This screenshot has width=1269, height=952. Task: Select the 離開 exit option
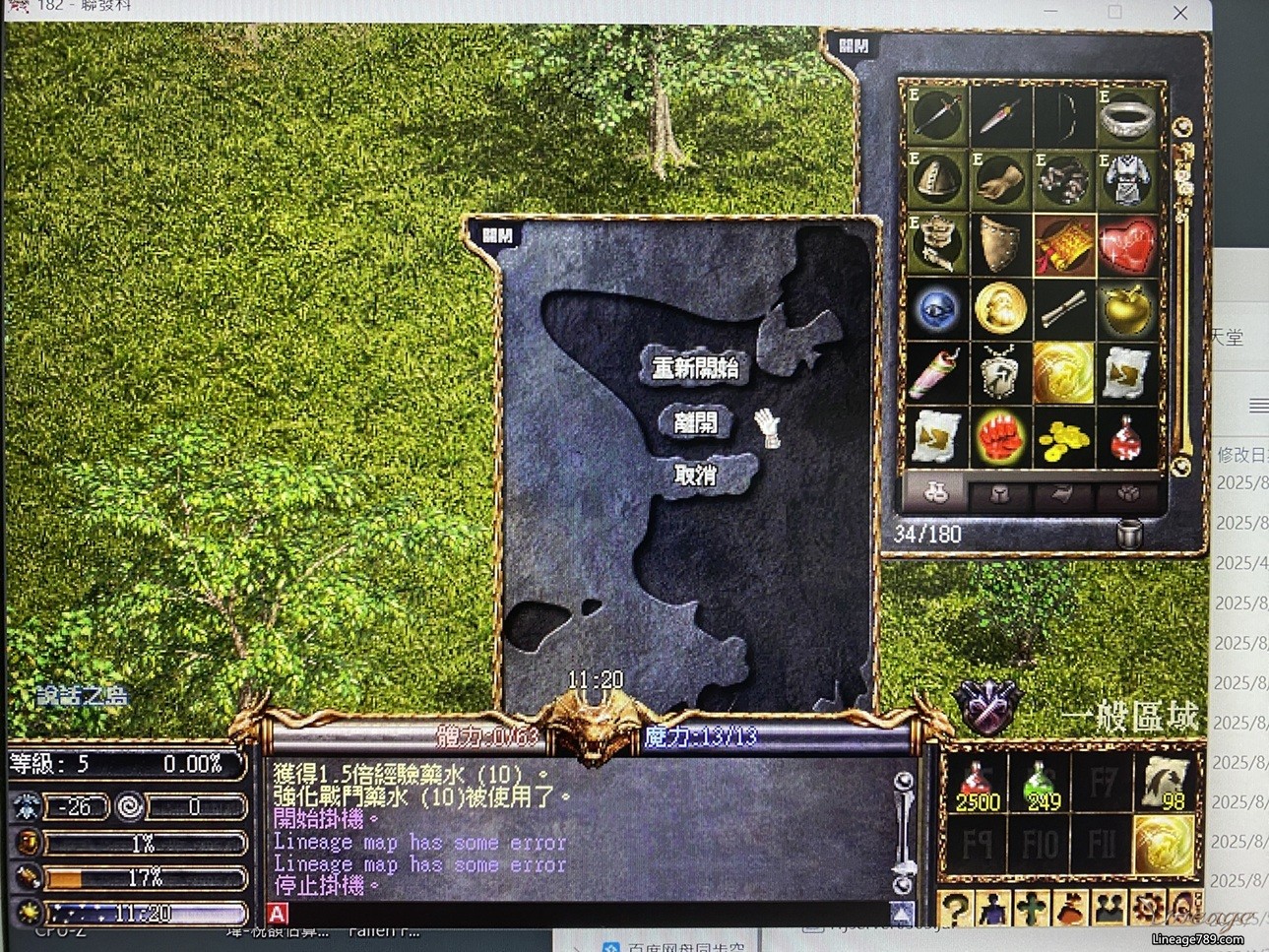click(695, 423)
